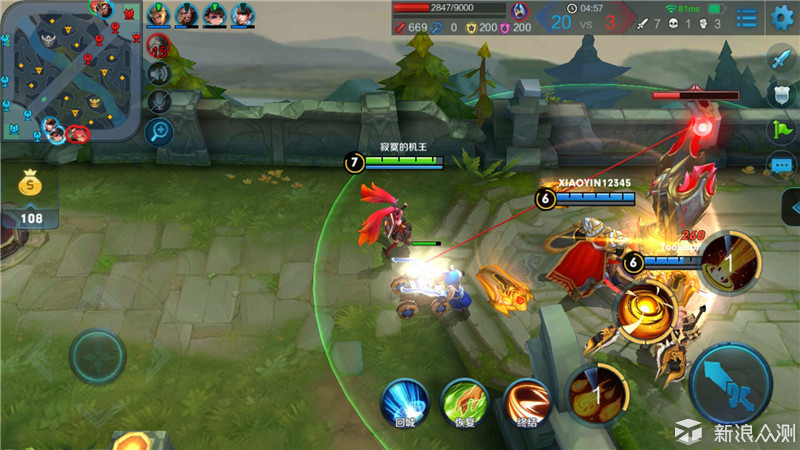Send the shield defend signal

tap(781, 95)
